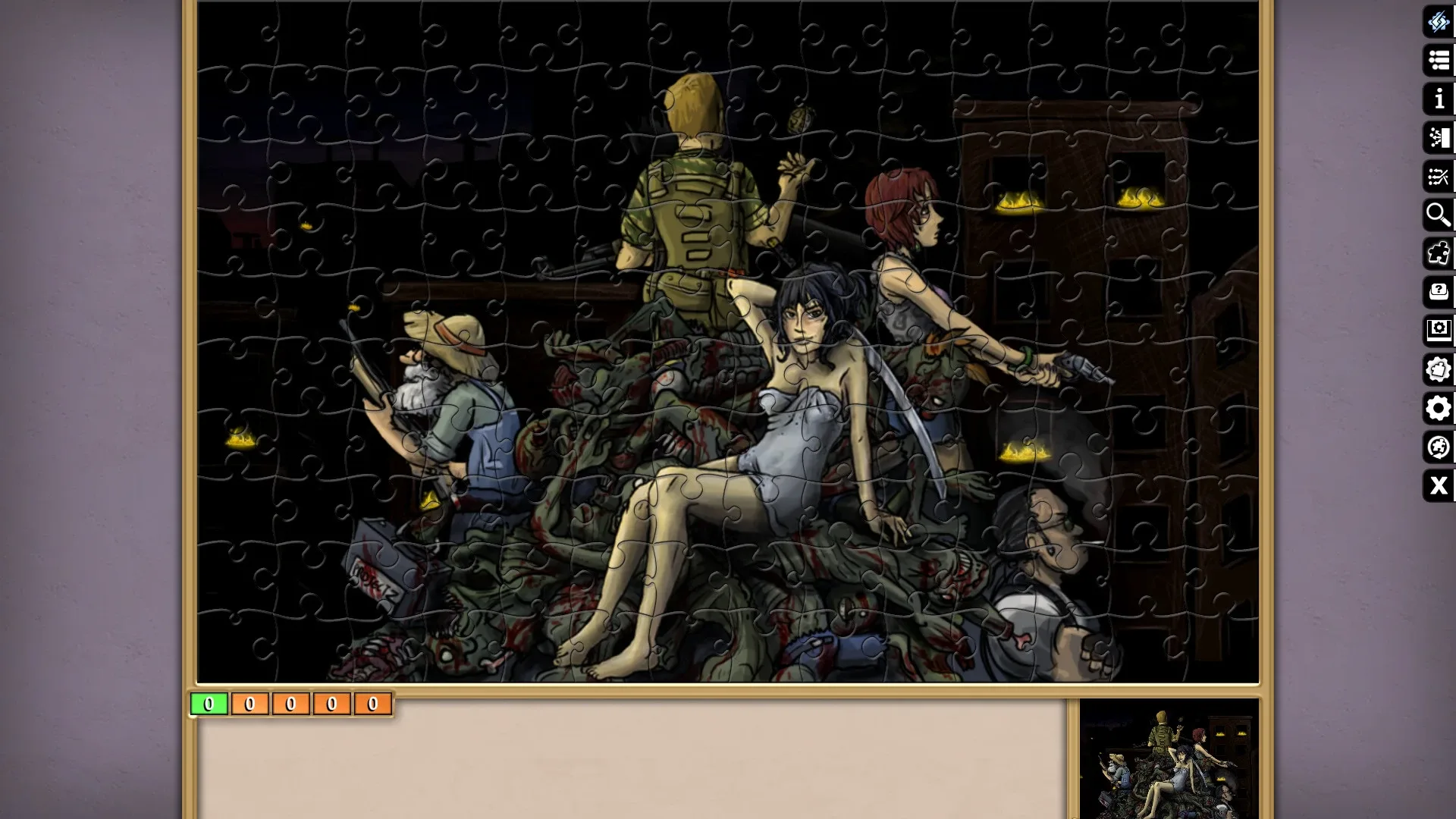Screen dimensions: 1456x819
Task: Click the globe community icon
Action: click(x=1438, y=447)
